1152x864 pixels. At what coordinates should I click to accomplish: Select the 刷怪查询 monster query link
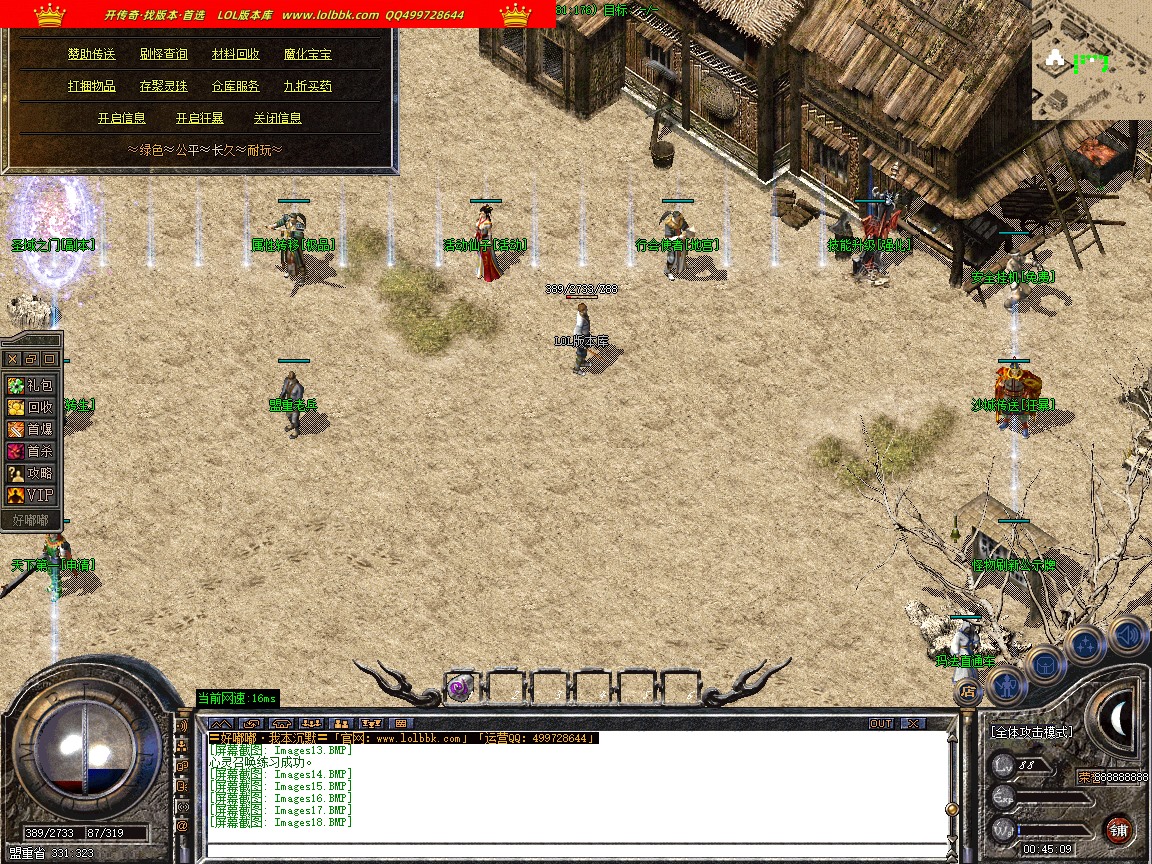tap(164, 54)
